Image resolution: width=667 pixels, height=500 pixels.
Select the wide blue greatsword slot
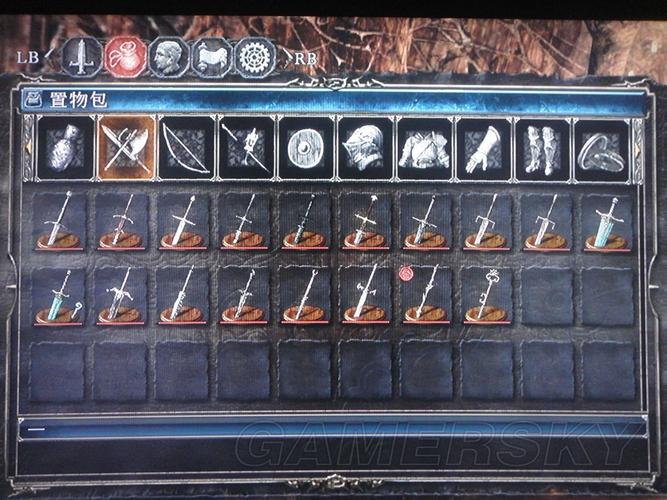(608, 221)
